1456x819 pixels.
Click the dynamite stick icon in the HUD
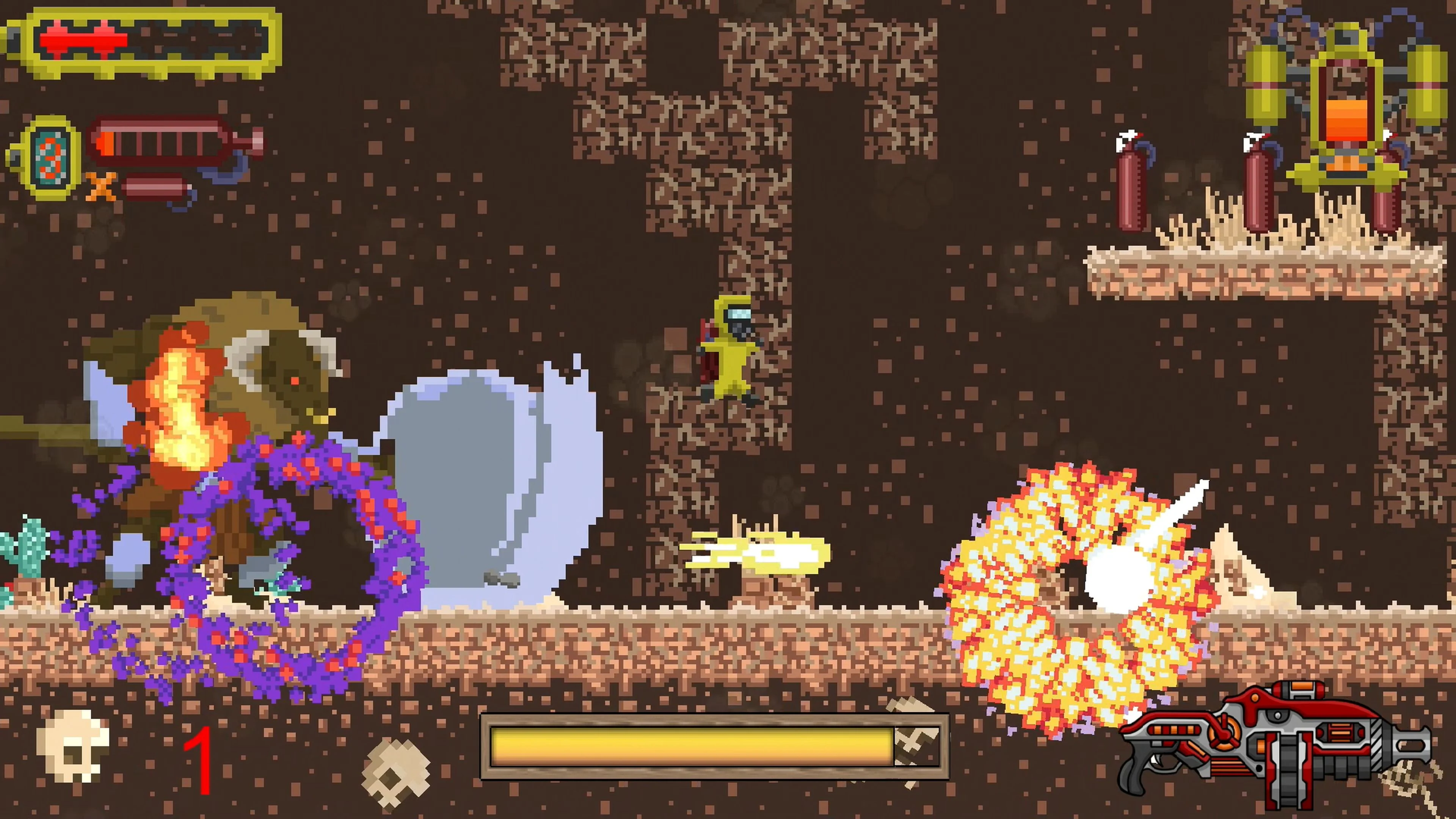click(x=156, y=189)
